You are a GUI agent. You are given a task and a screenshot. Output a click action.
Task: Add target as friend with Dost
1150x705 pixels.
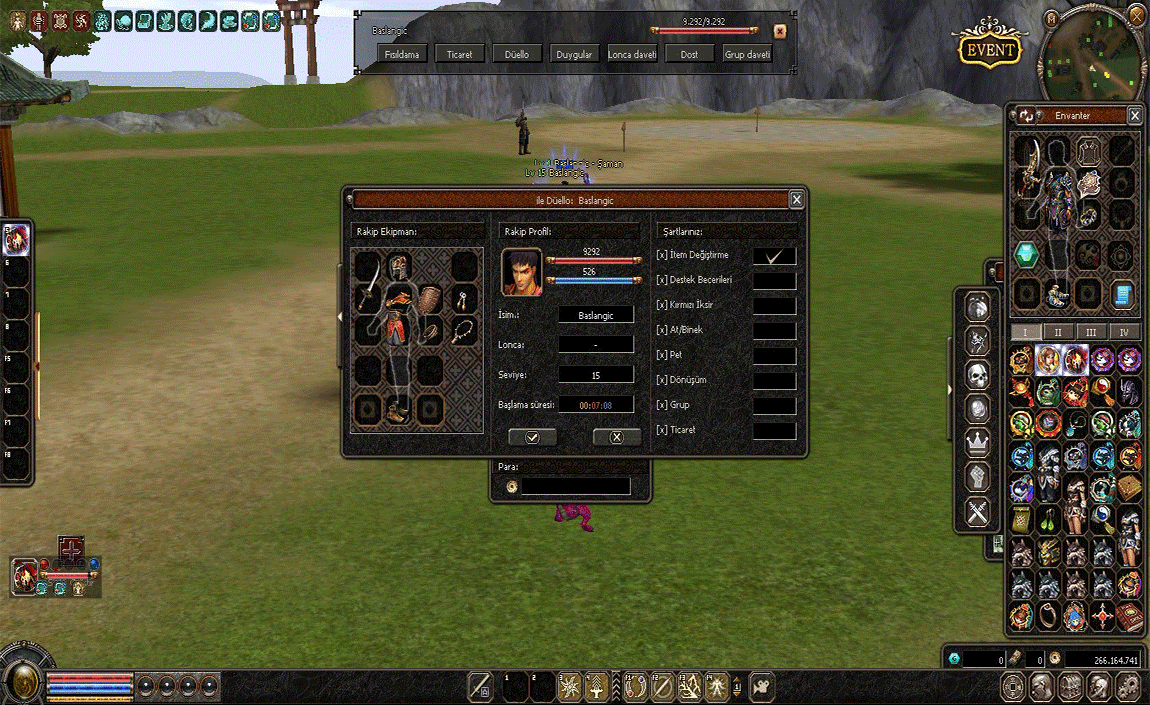tap(689, 54)
